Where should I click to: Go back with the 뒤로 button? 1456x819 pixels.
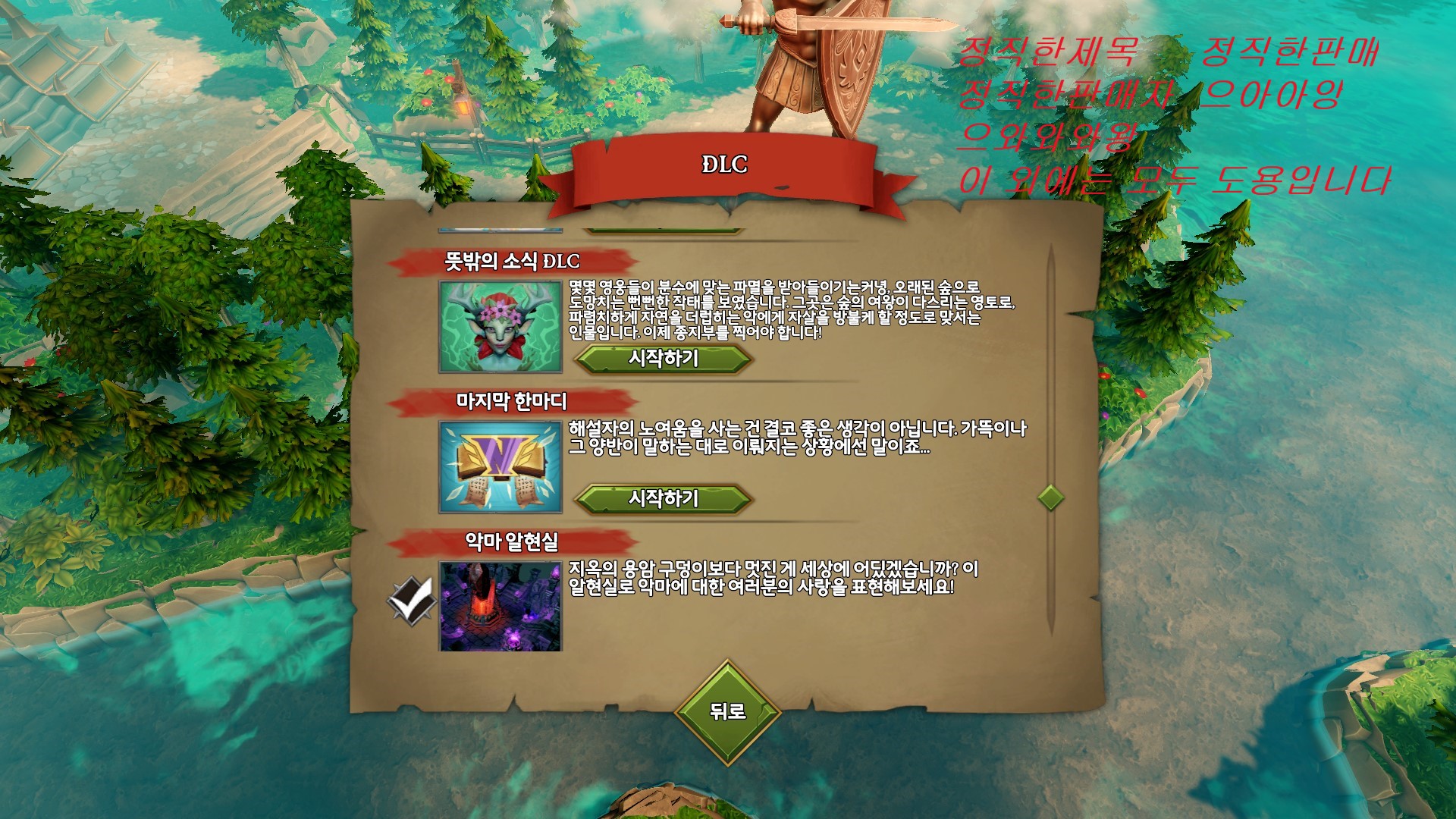coord(727,711)
